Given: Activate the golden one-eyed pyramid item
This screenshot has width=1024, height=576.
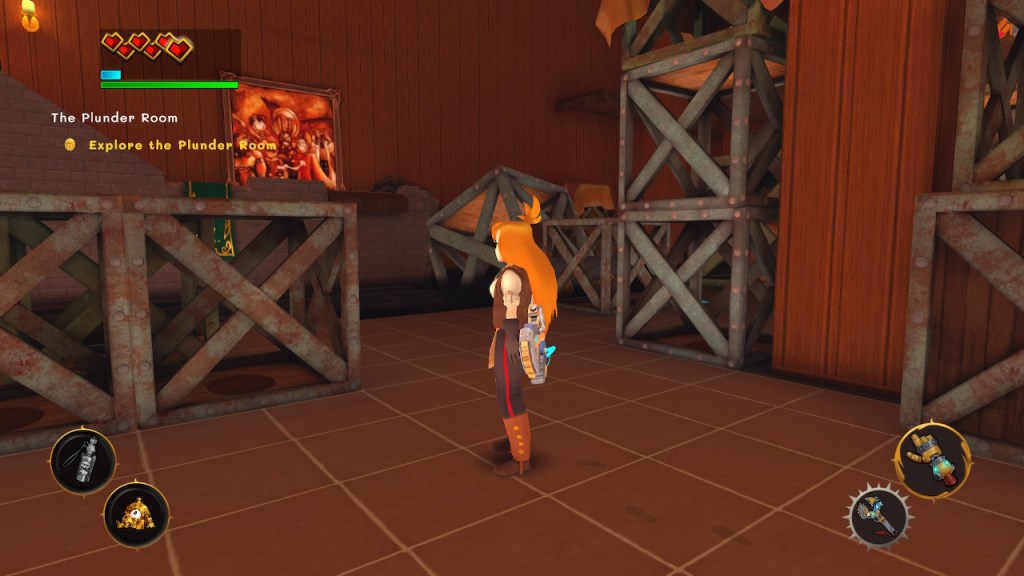Looking at the screenshot, I should coord(135,514).
